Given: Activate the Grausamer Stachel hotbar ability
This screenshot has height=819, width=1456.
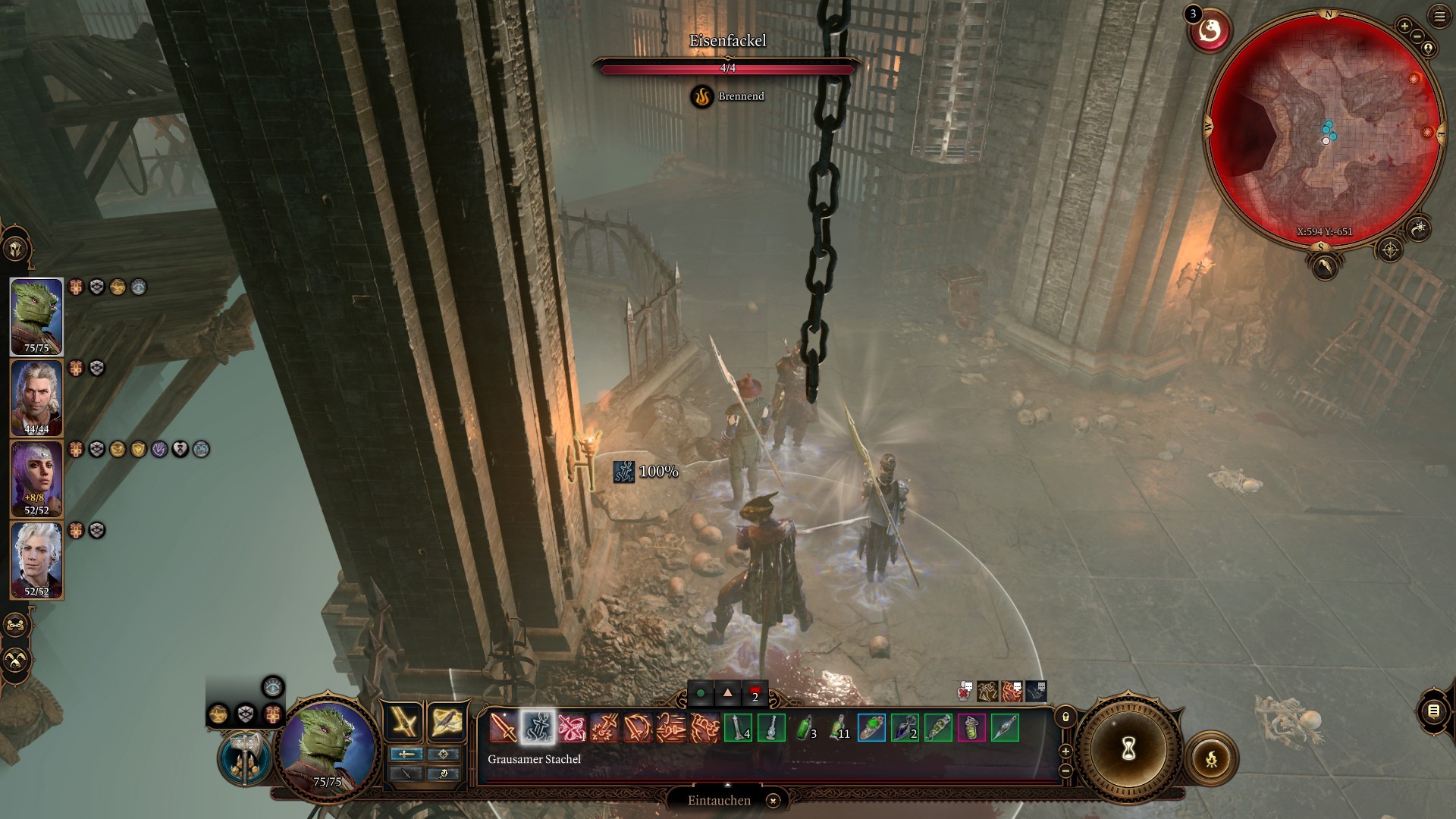Looking at the screenshot, I should point(537,729).
